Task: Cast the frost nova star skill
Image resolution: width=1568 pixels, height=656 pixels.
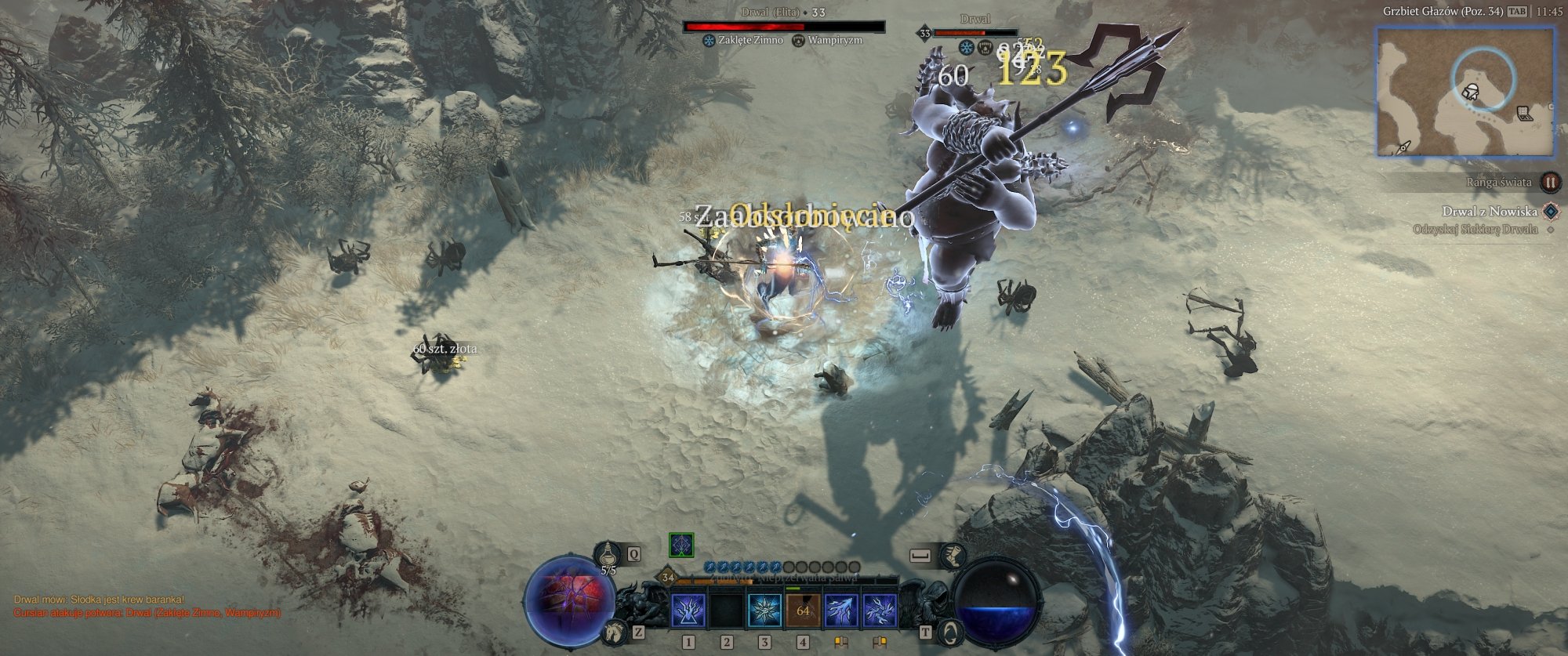Action: [x=764, y=611]
